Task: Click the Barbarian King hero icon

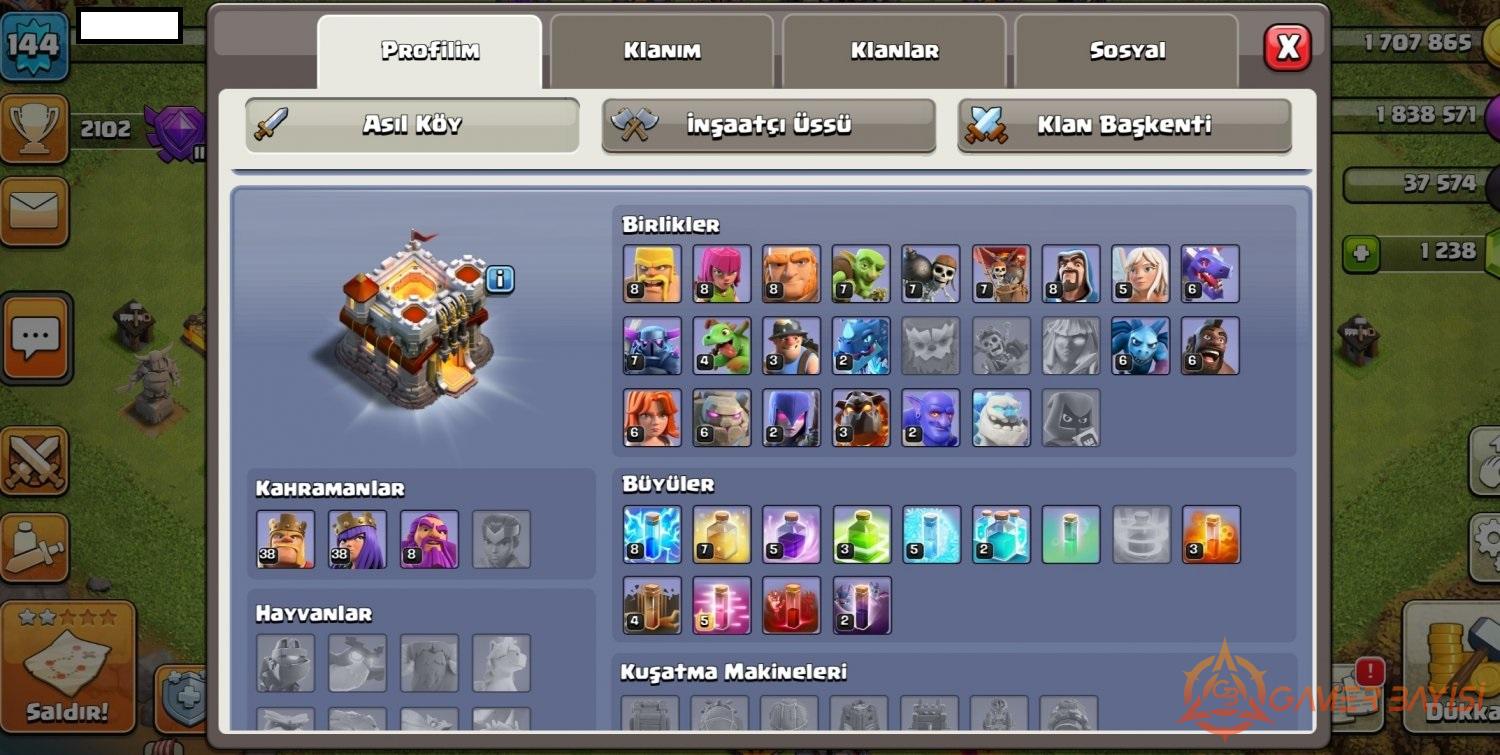Action: point(285,539)
